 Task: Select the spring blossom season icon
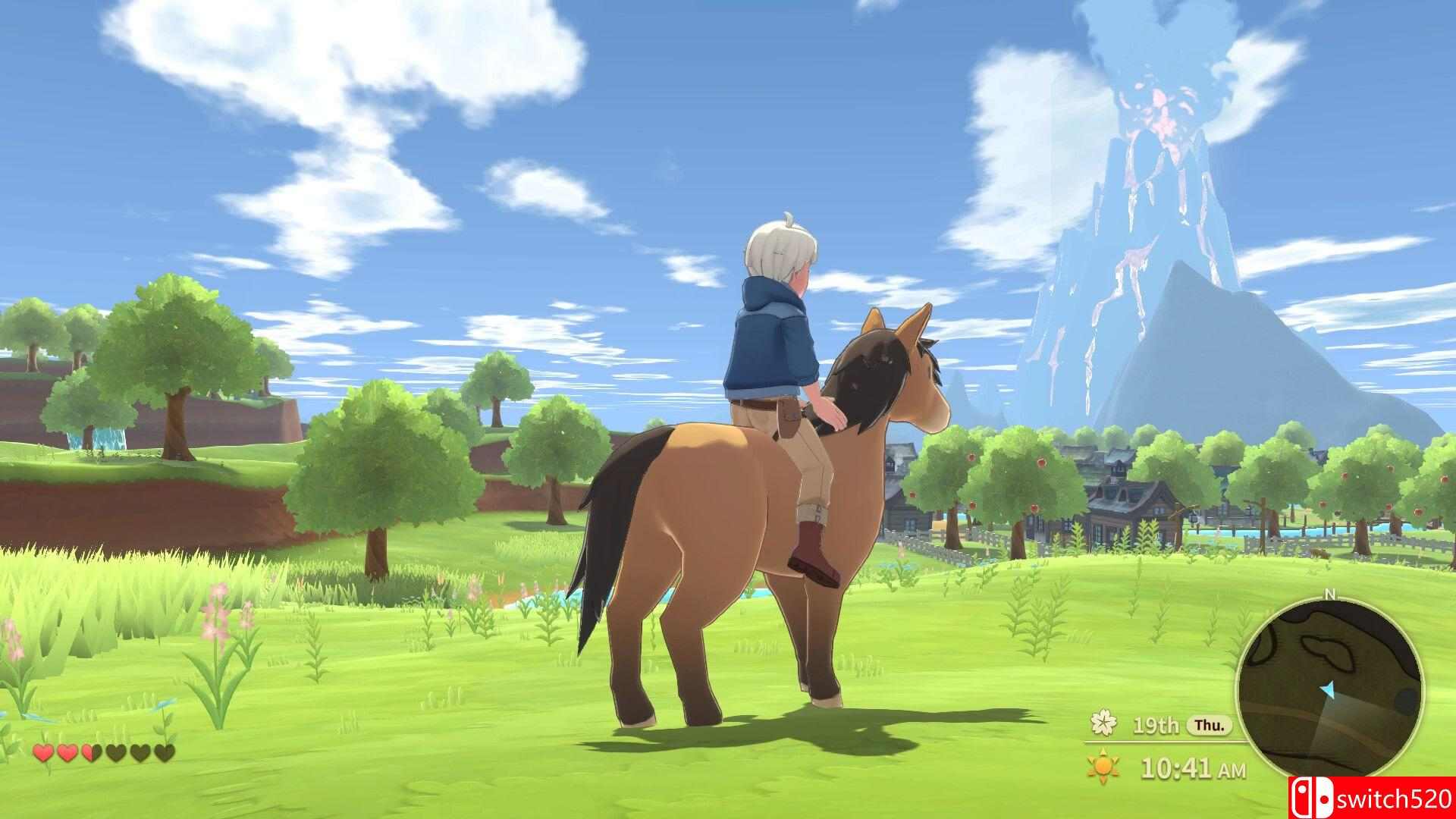coord(1103,724)
